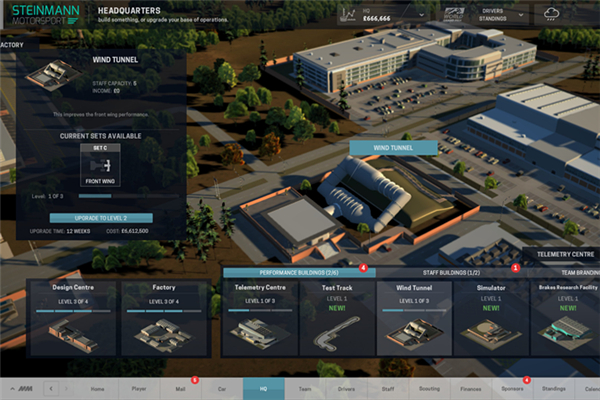Navigate to the Scouting tab
The width and height of the screenshot is (600, 400).
pos(428,388)
